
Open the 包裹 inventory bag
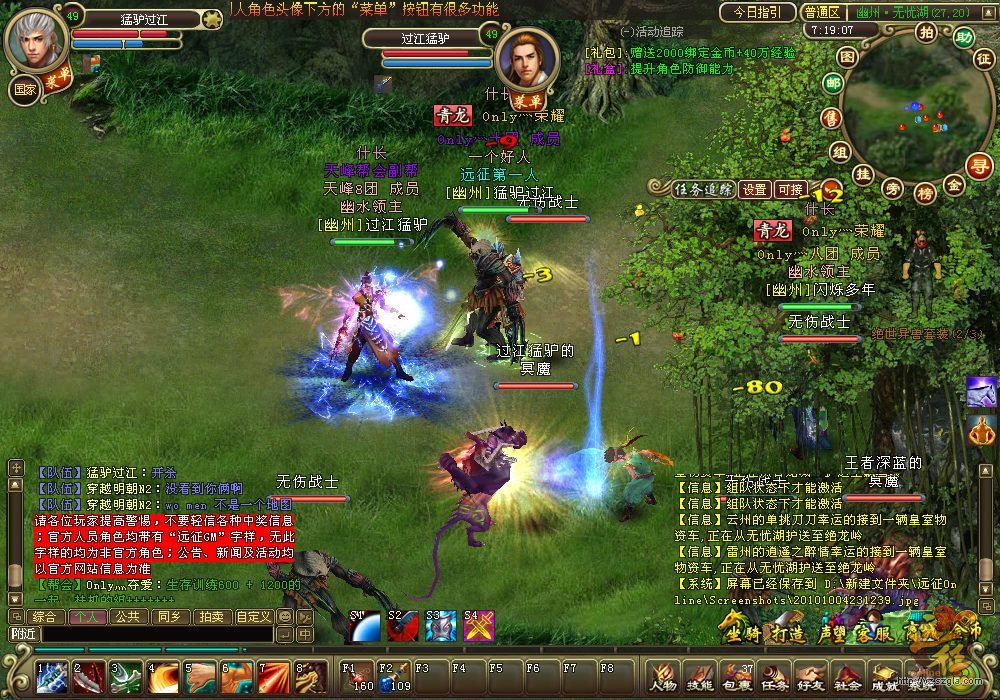click(735, 677)
